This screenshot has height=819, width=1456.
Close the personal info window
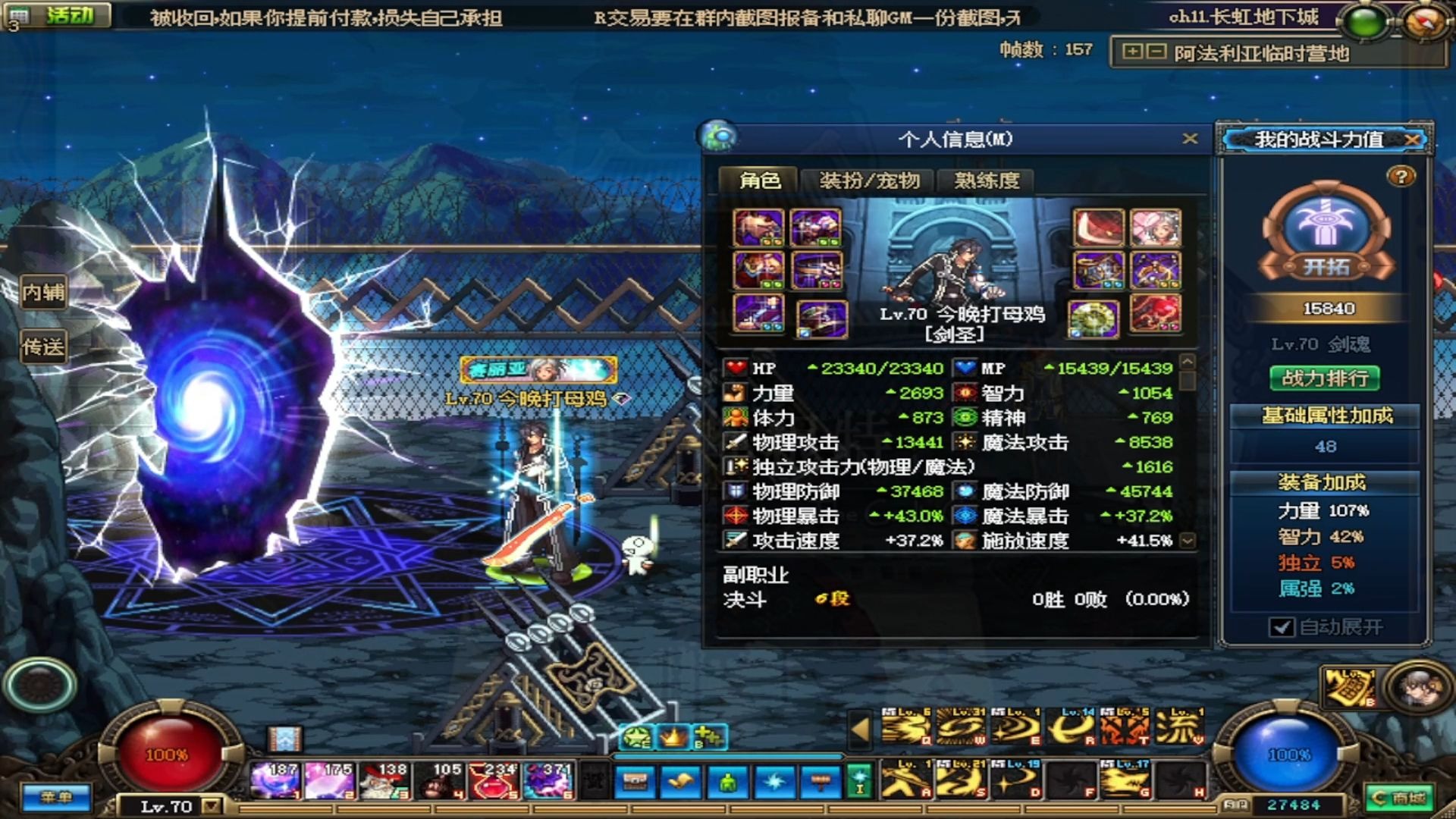[x=1190, y=138]
